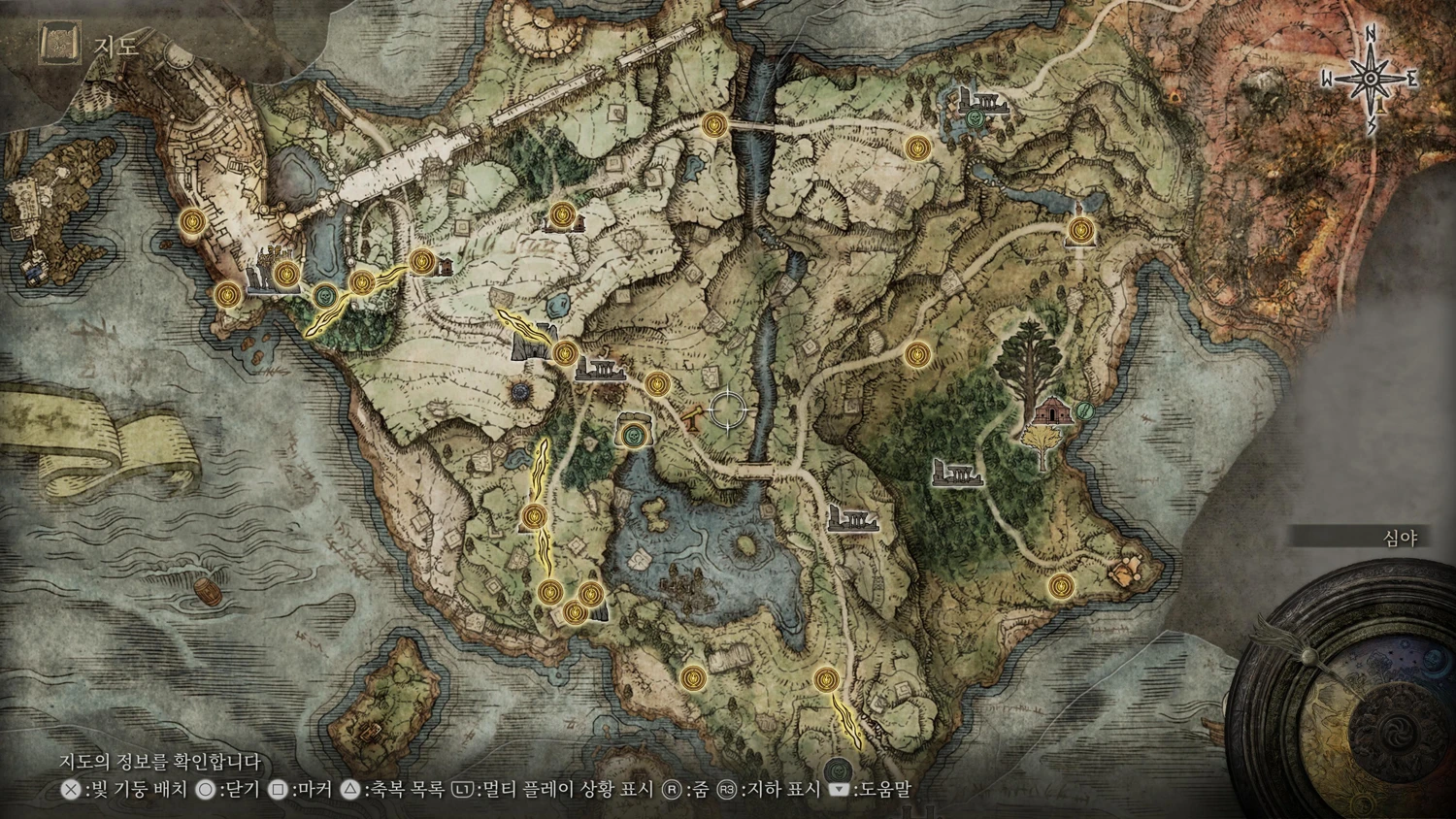Click the green marker under the northeastern ruins
1456x819 pixels.
[x=975, y=118]
